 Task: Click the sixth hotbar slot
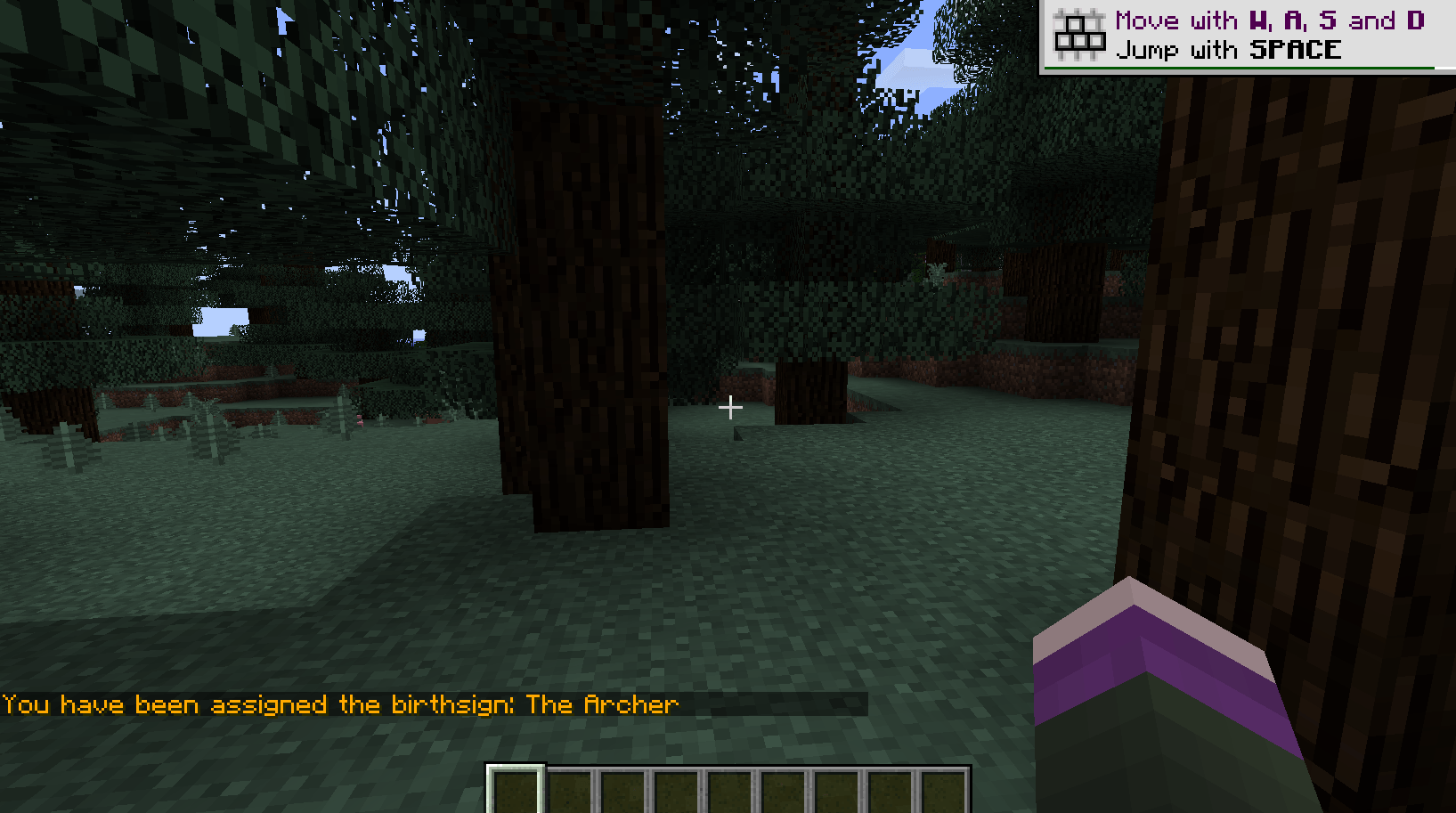[783, 787]
